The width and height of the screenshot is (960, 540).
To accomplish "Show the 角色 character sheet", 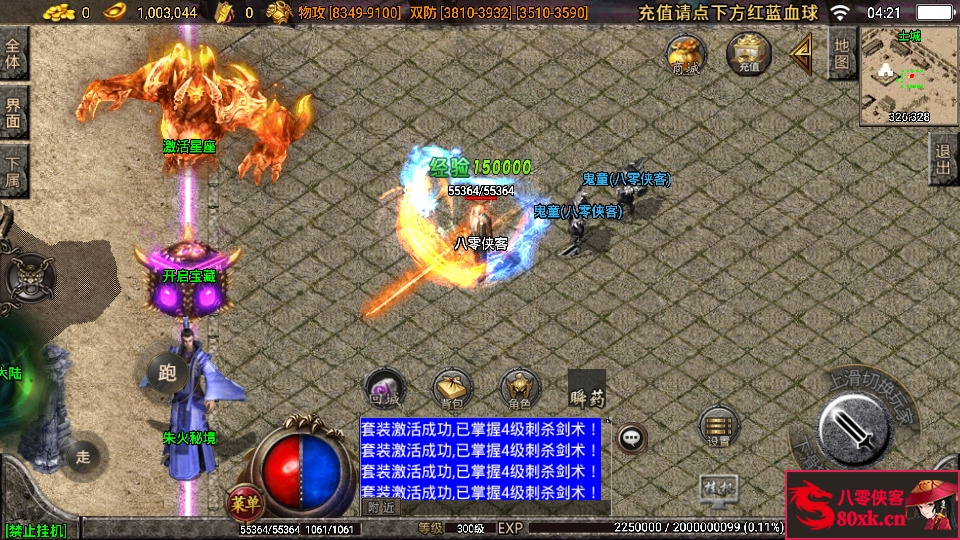I will click(519, 388).
